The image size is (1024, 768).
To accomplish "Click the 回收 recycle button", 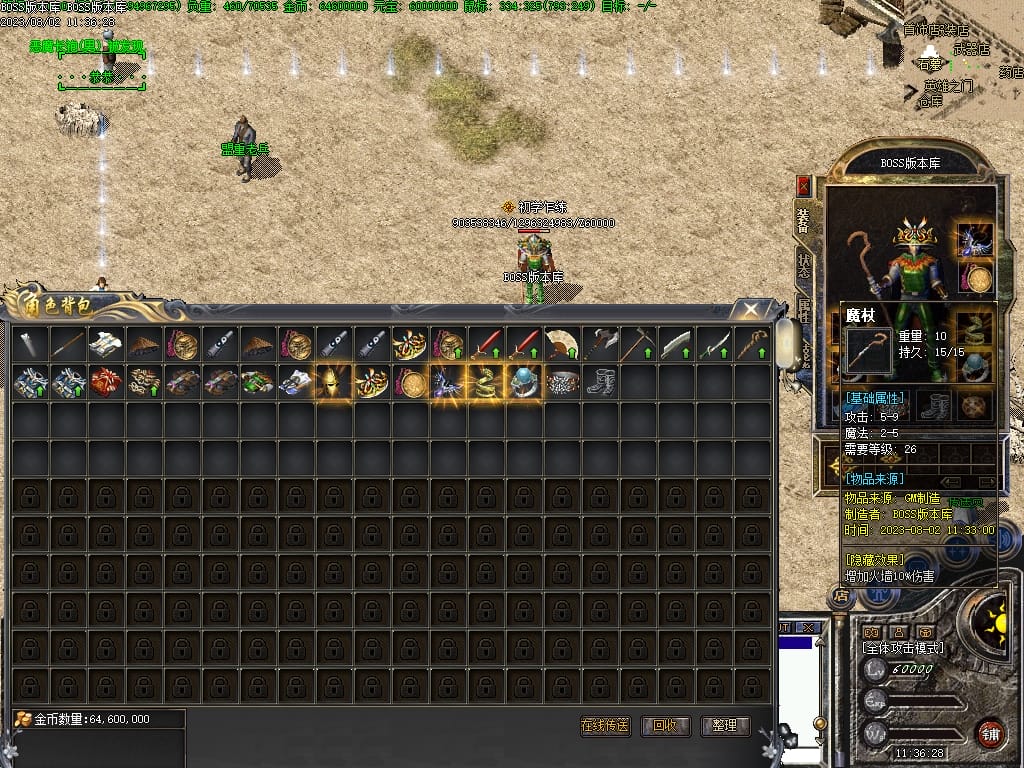I will pyautogui.click(x=665, y=726).
